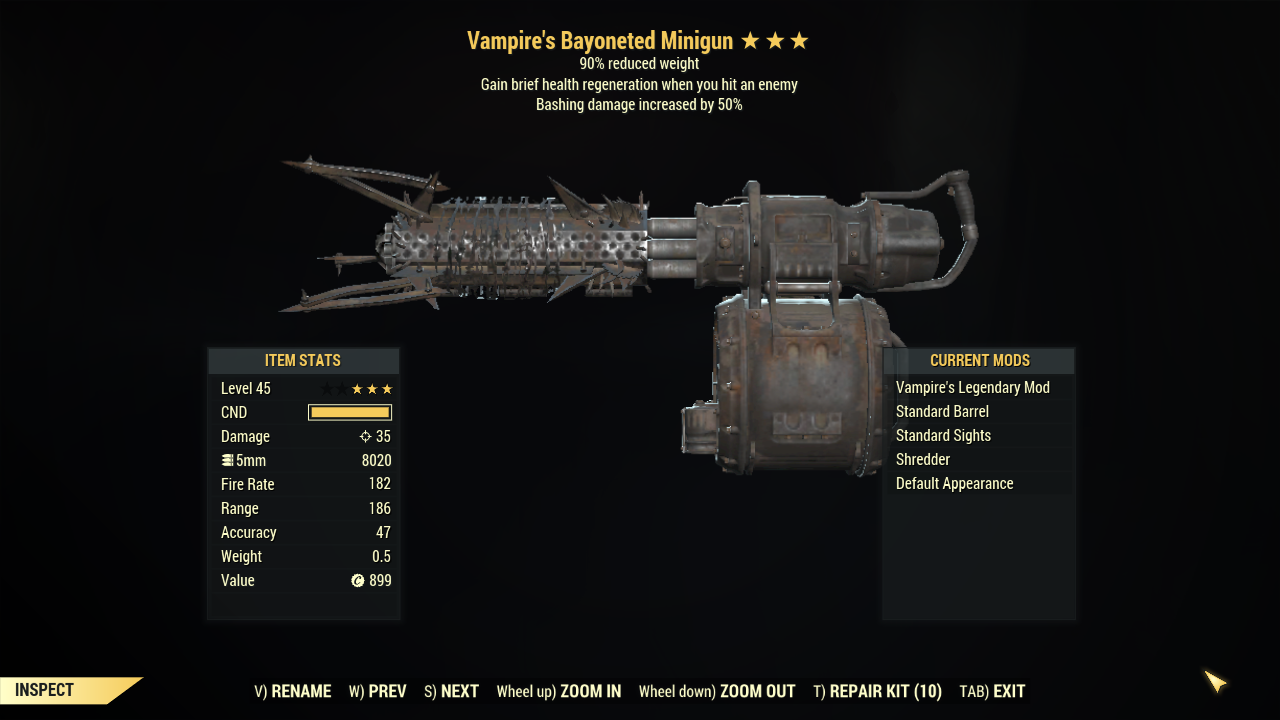
Task: Expand the Standard Sights mod entry
Action: 943,435
